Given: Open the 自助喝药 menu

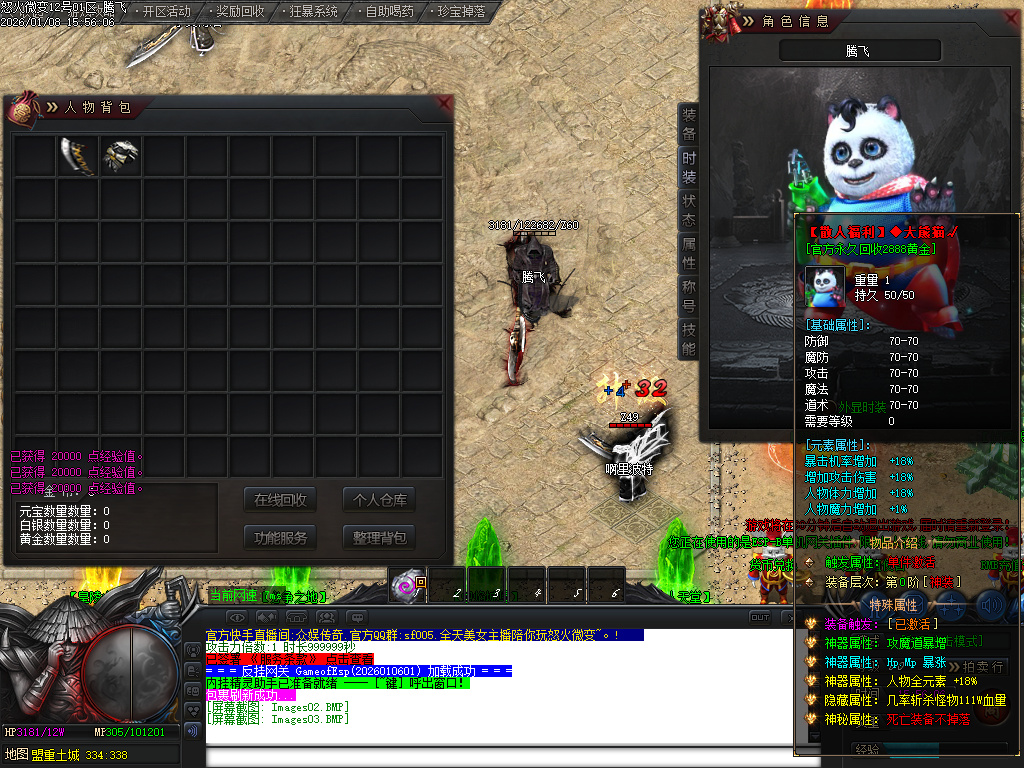Looking at the screenshot, I should (389, 12).
